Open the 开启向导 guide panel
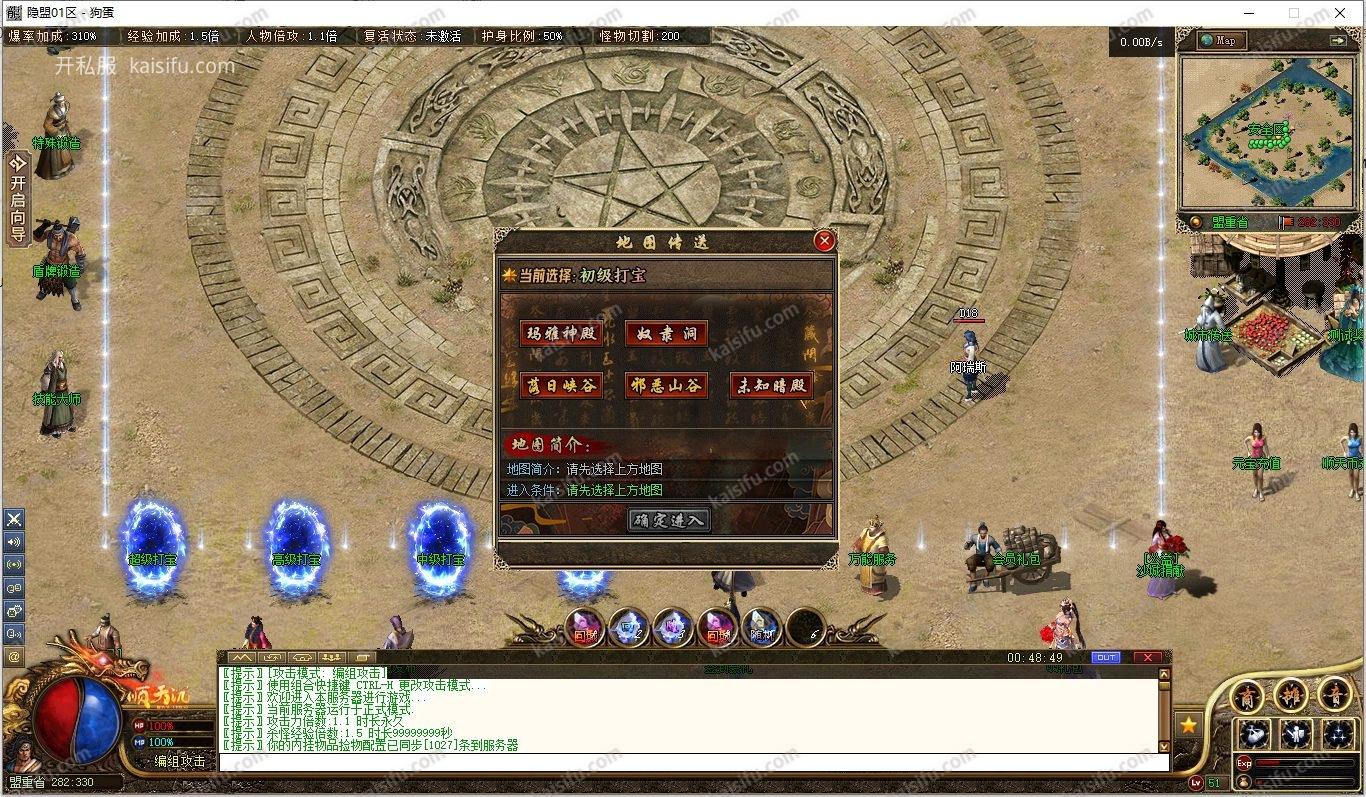The width and height of the screenshot is (1366, 797). pos(17,199)
